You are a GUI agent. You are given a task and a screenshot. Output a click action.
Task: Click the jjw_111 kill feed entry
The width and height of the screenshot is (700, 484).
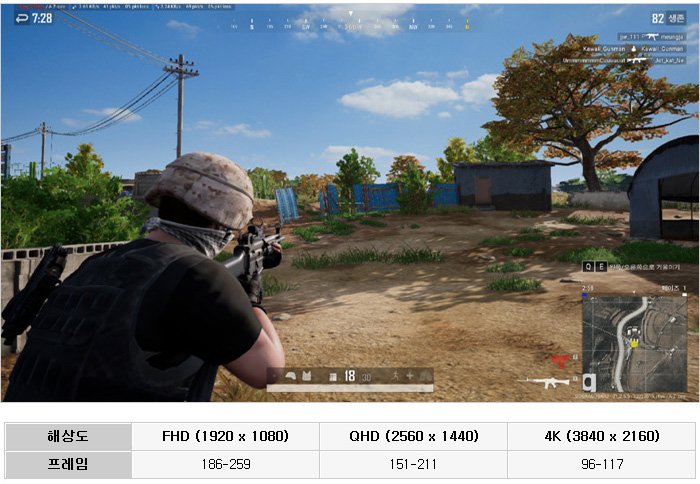coord(633,37)
